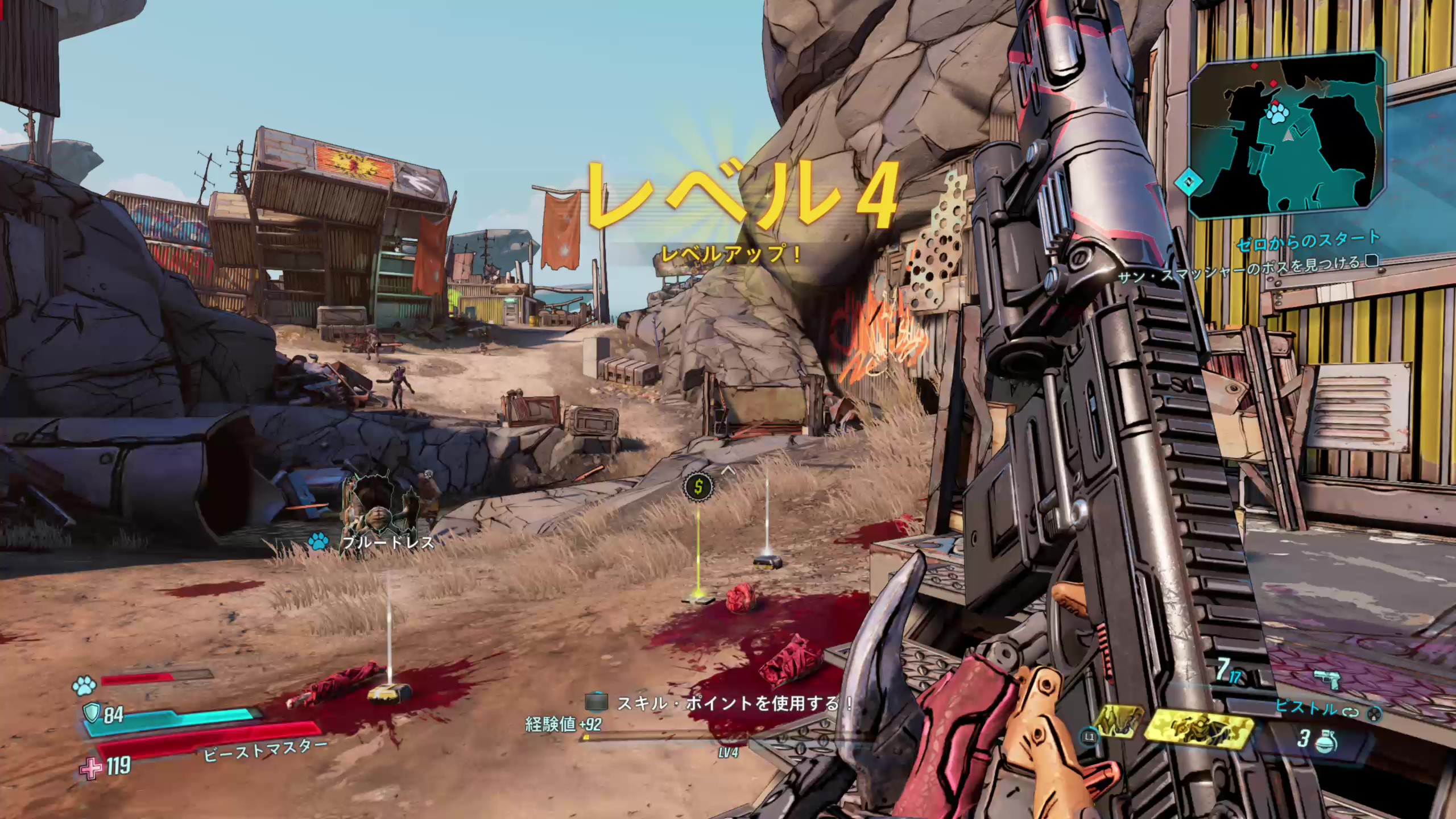The image size is (1456, 819).
Task: Click the pet paw icon above the shield bar
Action: (x=85, y=686)
